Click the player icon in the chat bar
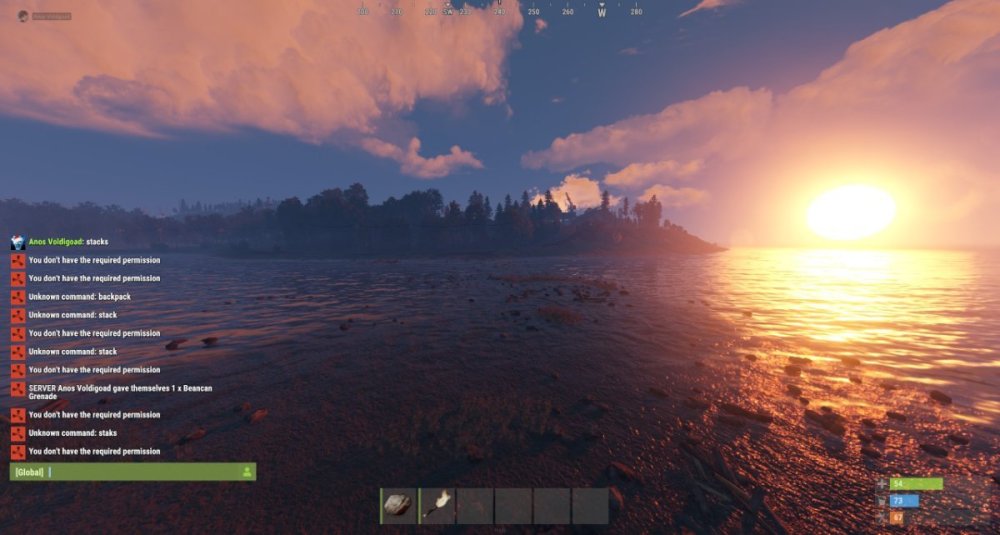The width and height of the screenshot is (1000, 535). (247, 472)
